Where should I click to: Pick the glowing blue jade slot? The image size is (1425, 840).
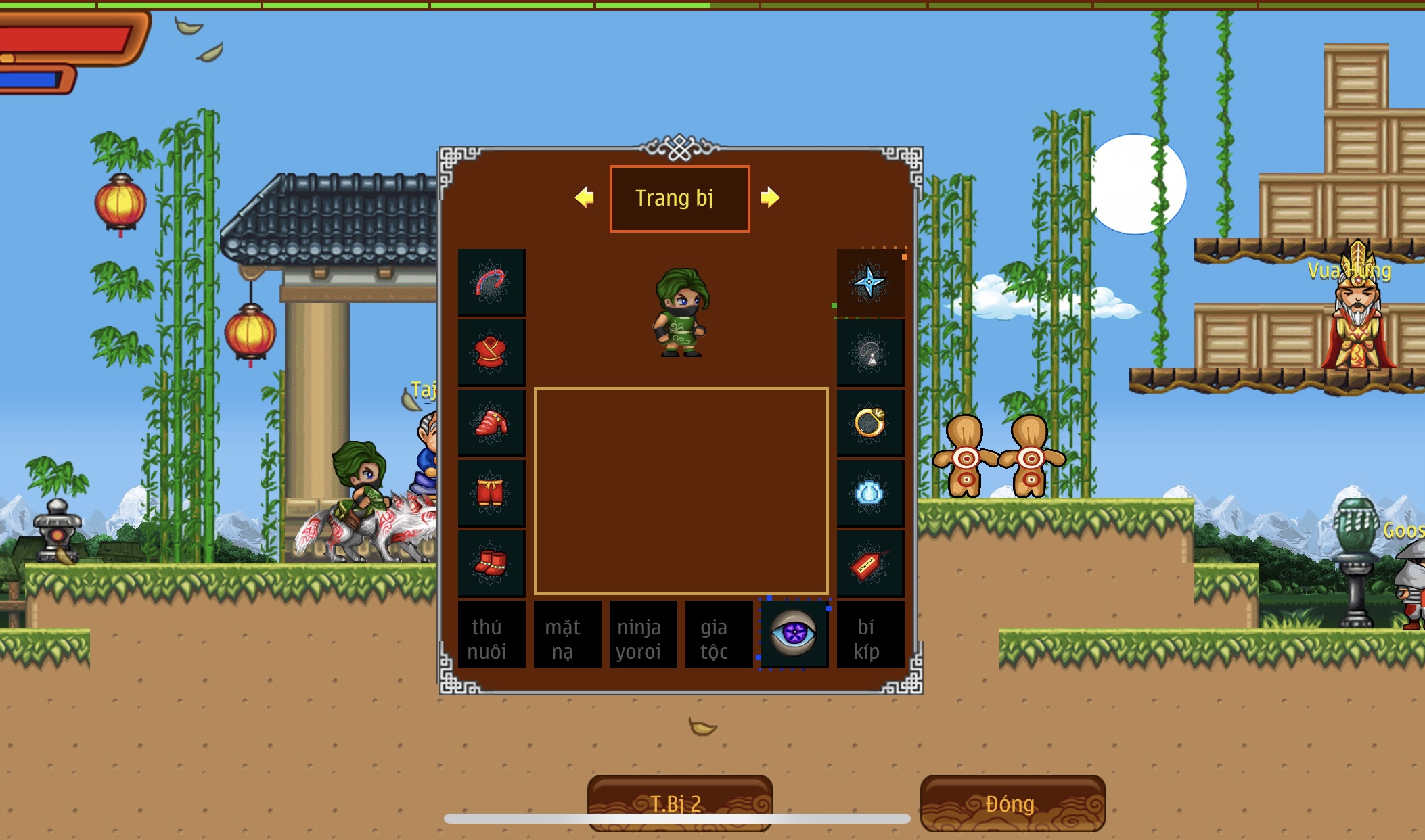tap(870, 494)
